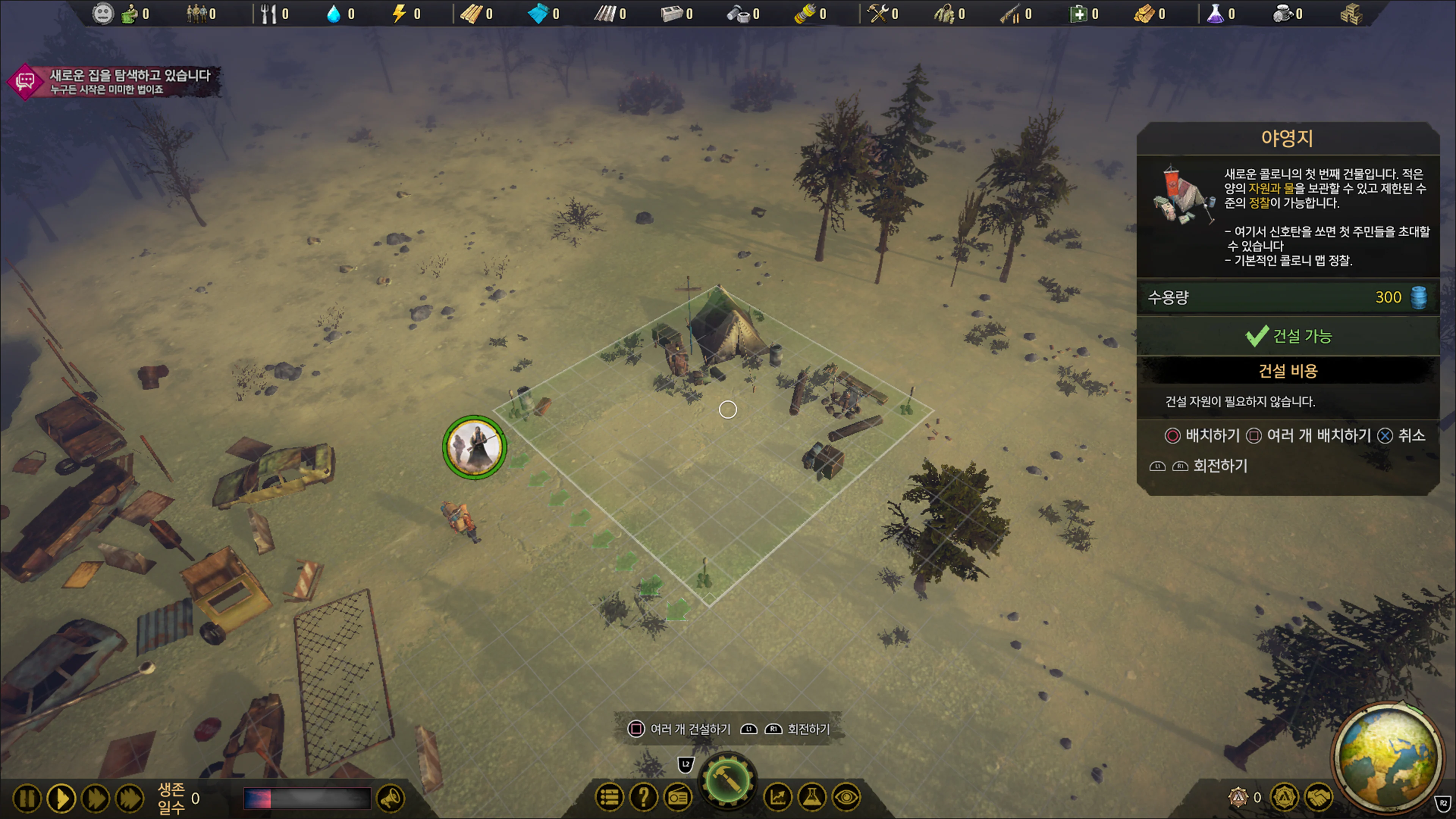Image resolution: width=1456 pixels, height=819 pixels.
Task: Switch to double fast-forward speed
Action: (96, 798)
